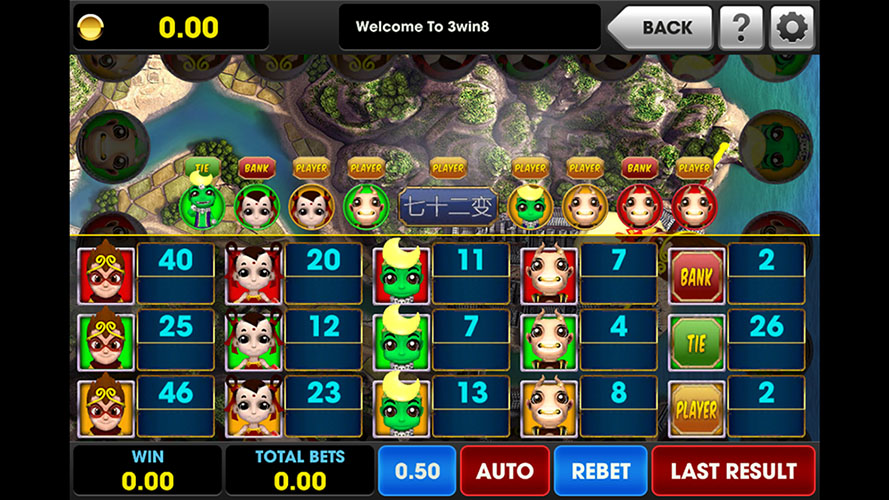The height and width of the screenshot is (500, 889).
Task: Choose the yellow girl tile paying 23
Action: point(252,408)
